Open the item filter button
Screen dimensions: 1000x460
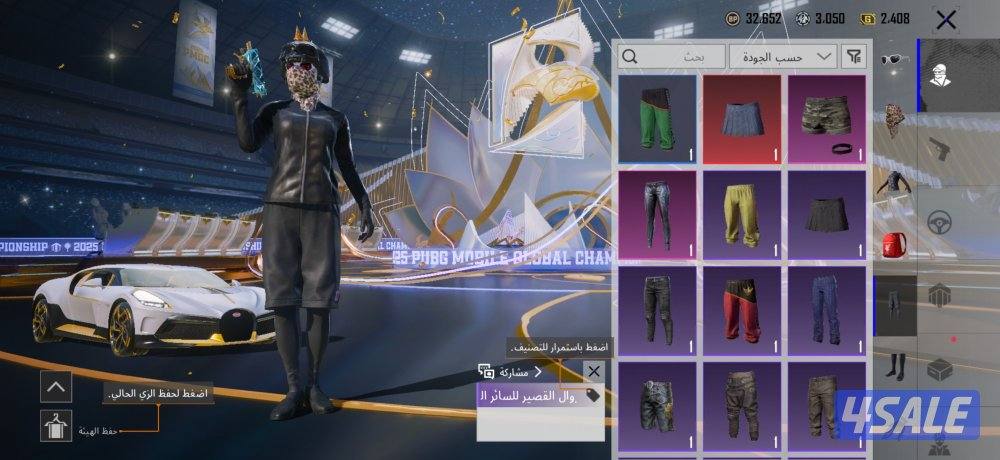tap(855, 56)
